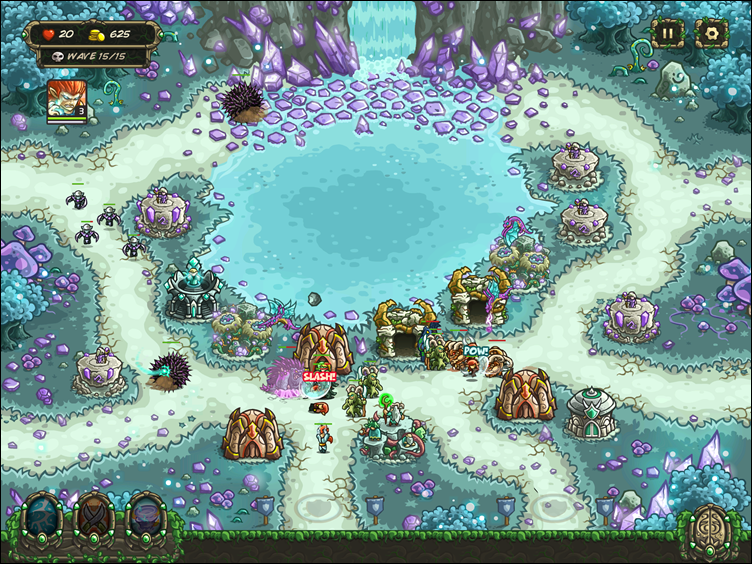Activate the crossed blades reinforcements ability
This screenshot has width=752, height=564.
point(96,516)
